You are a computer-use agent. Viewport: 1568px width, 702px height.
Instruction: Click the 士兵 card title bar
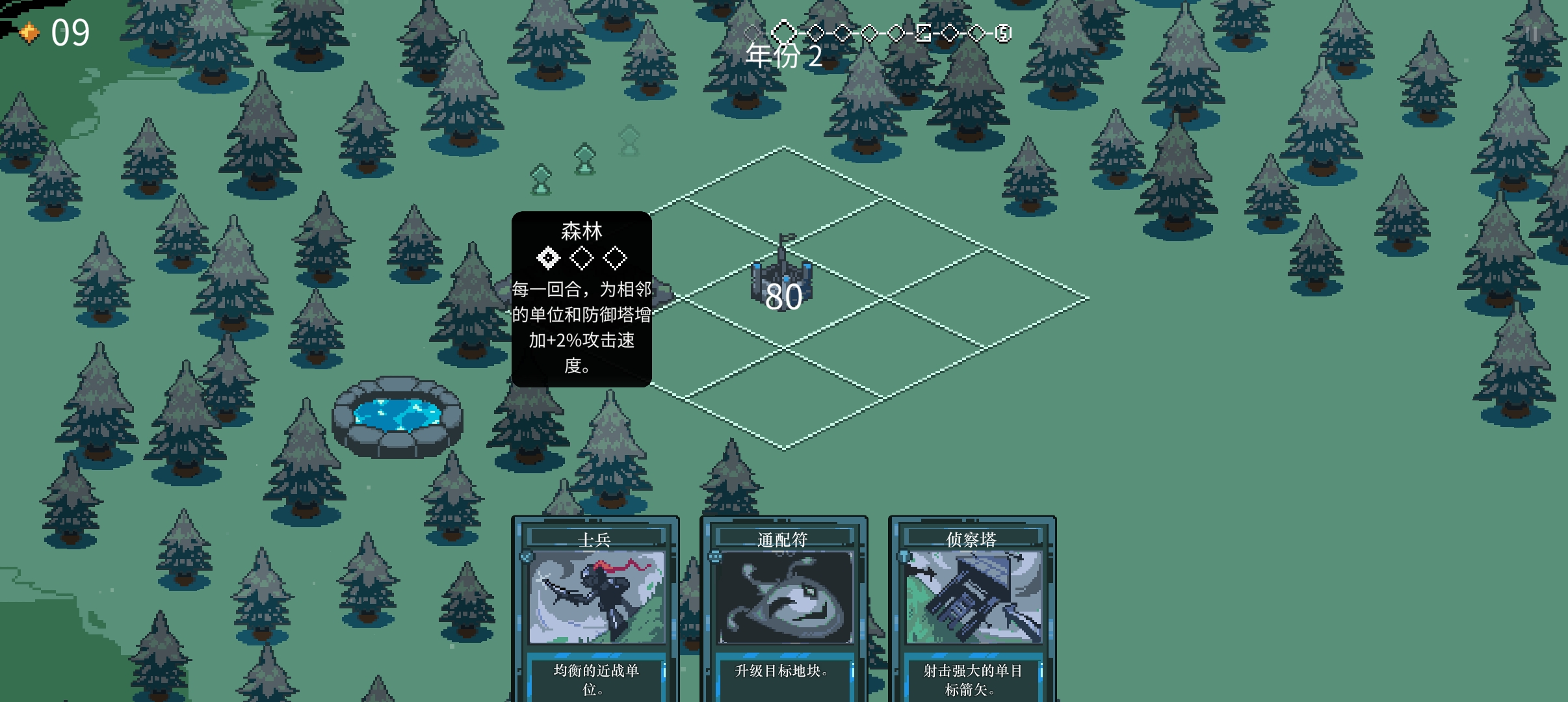coord(595,538)
